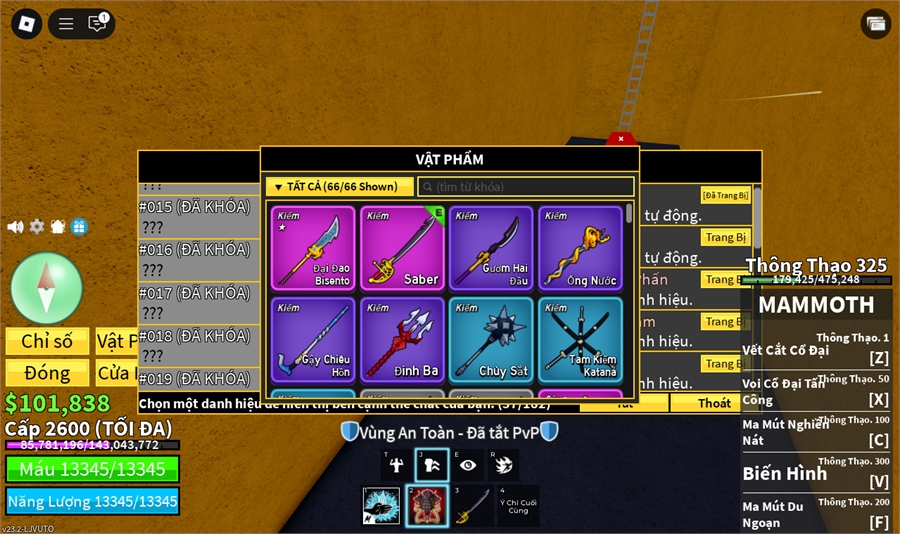Pick the Ống Nước weapon
Screen dimensions: 900x534
pyautogui.click(x=580, y=248)
